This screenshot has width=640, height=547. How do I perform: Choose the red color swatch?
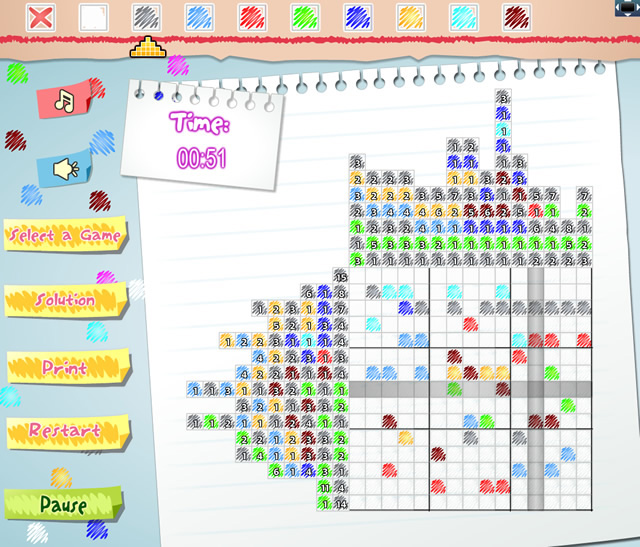pyautogui.click(x=253, y=17)
